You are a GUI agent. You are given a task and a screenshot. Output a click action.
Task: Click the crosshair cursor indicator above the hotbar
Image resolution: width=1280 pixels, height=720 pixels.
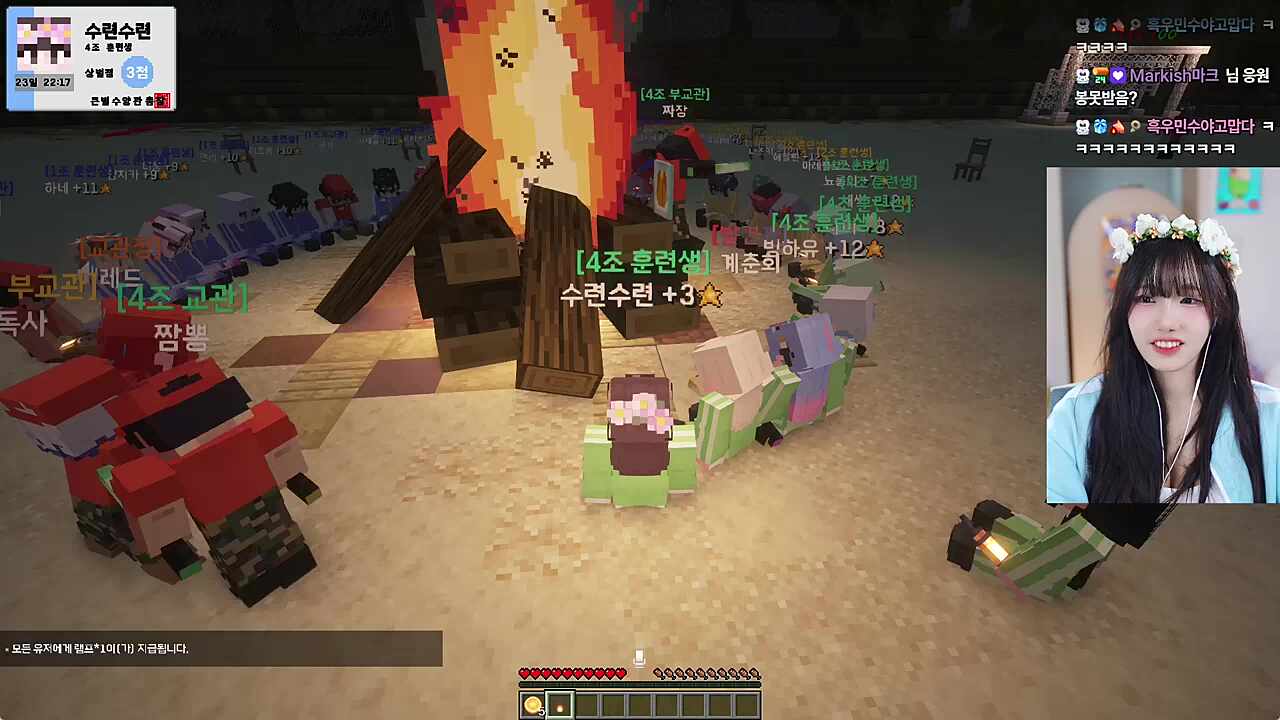pyautogui.click(x=639, y=657)
